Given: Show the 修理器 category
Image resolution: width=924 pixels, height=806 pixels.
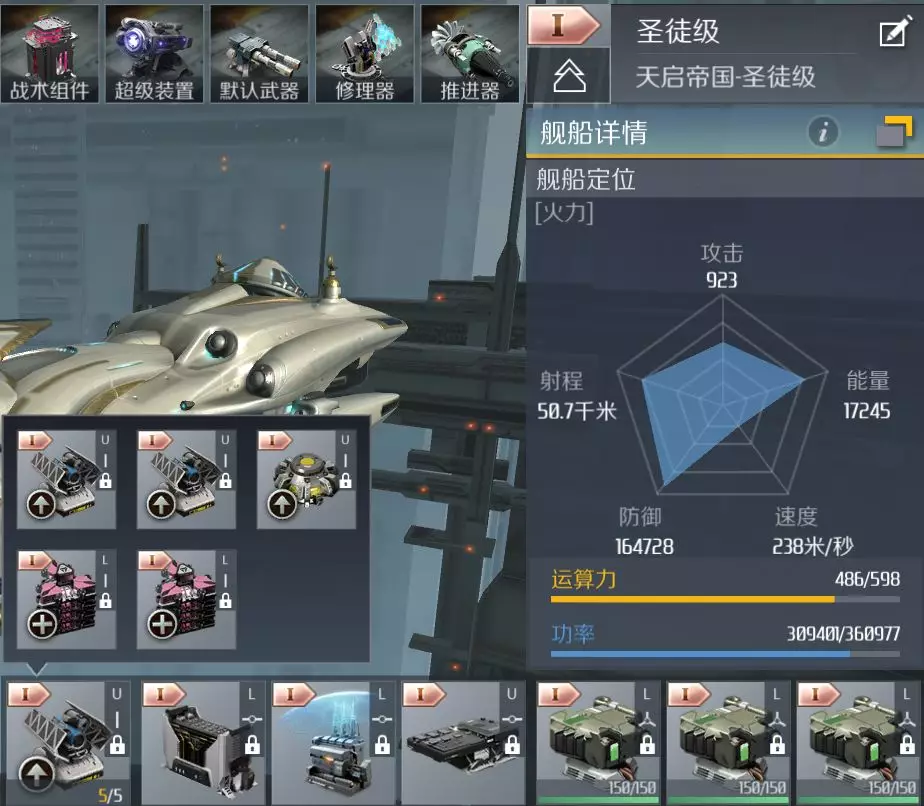Looking at the screenshot, I should point(364,53).
